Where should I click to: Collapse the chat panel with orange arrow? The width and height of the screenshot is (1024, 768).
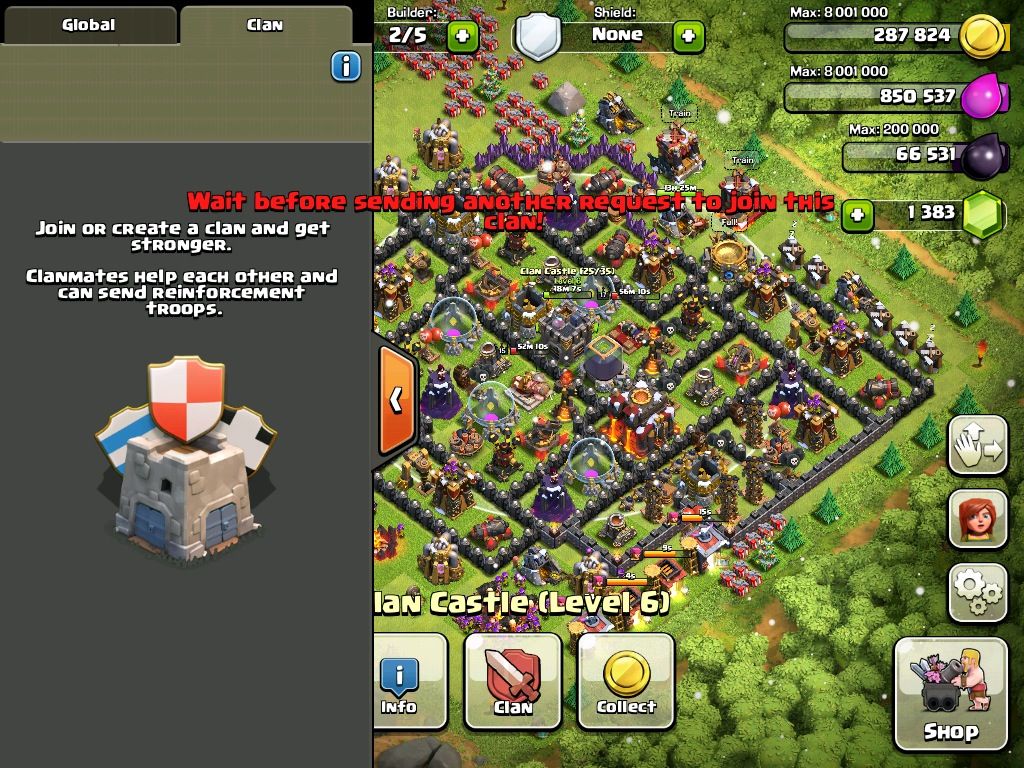[396, 400]
